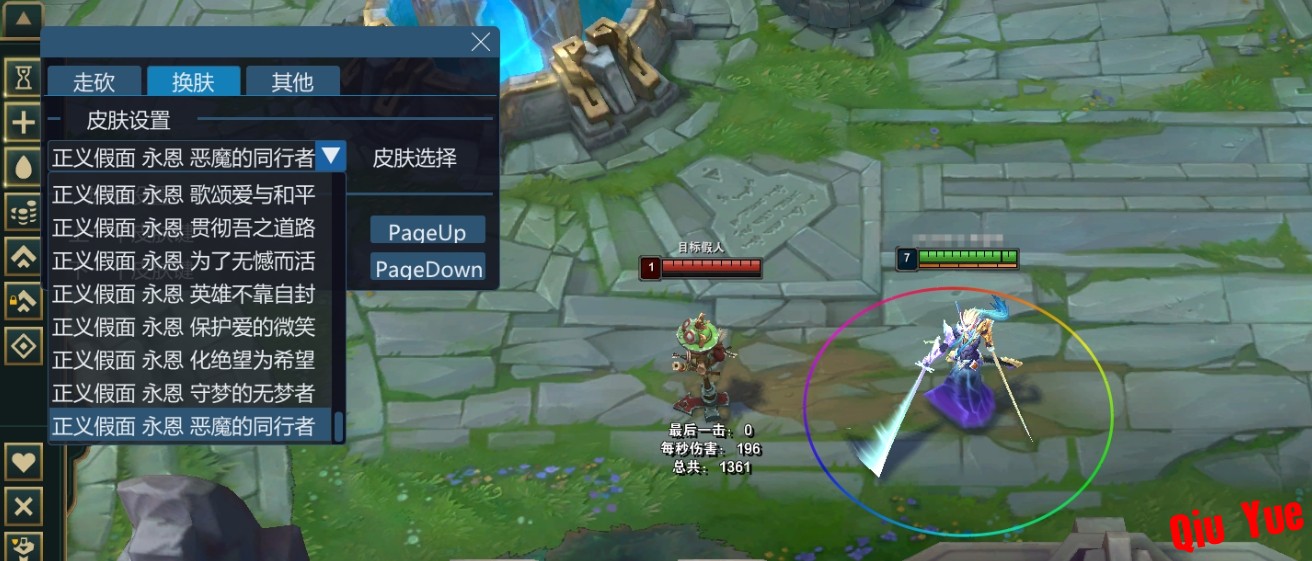
Task: Click the PageDown hotkey button
Action: tap(428, 269)
